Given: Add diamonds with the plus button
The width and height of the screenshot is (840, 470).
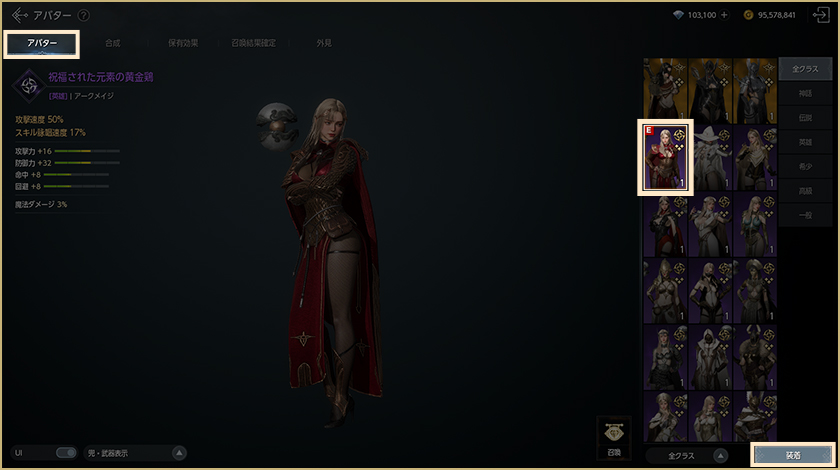Looking at the screenshot, I should (724, 16).
